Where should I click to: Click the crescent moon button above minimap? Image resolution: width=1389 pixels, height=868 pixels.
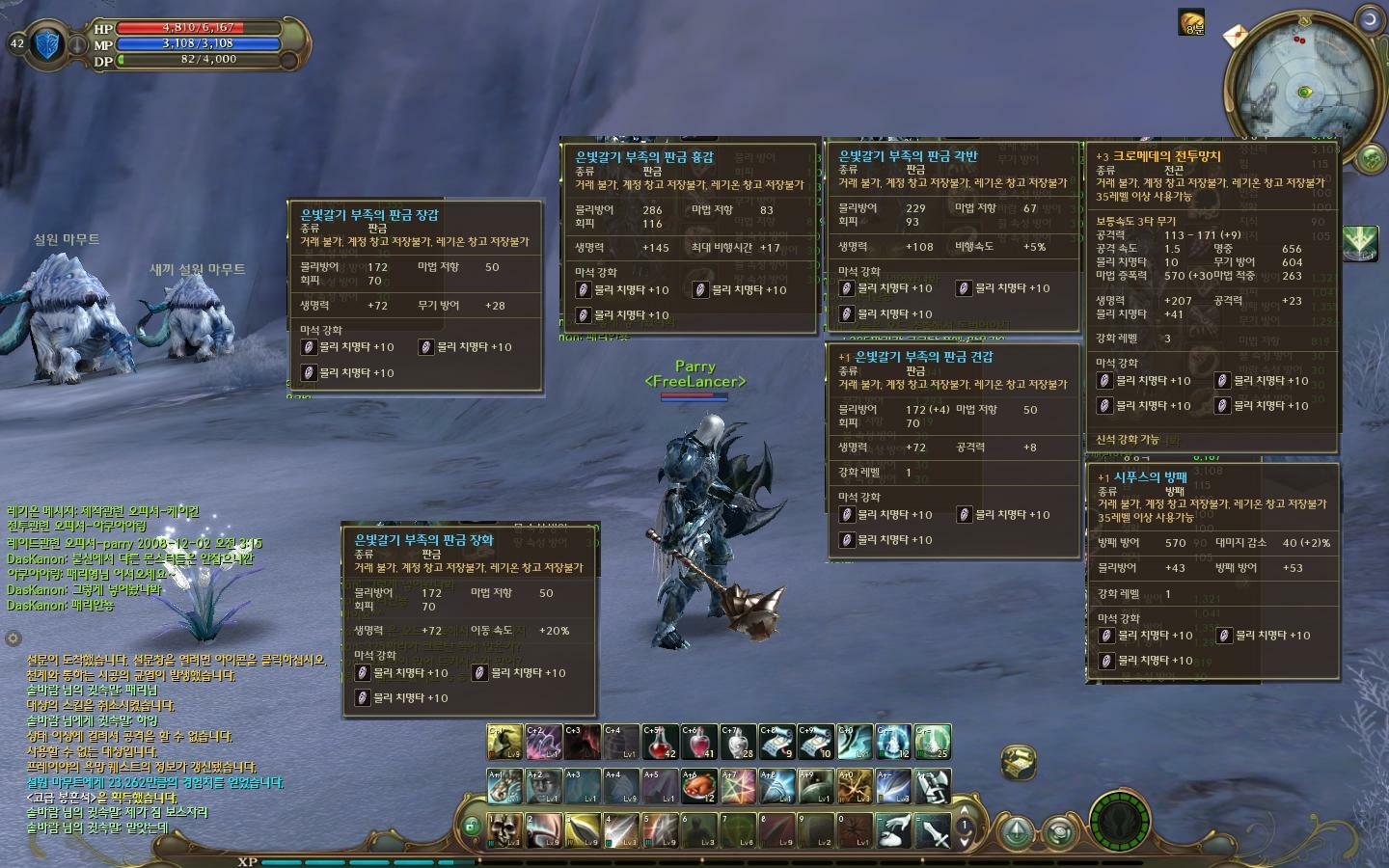(1369, 19)
